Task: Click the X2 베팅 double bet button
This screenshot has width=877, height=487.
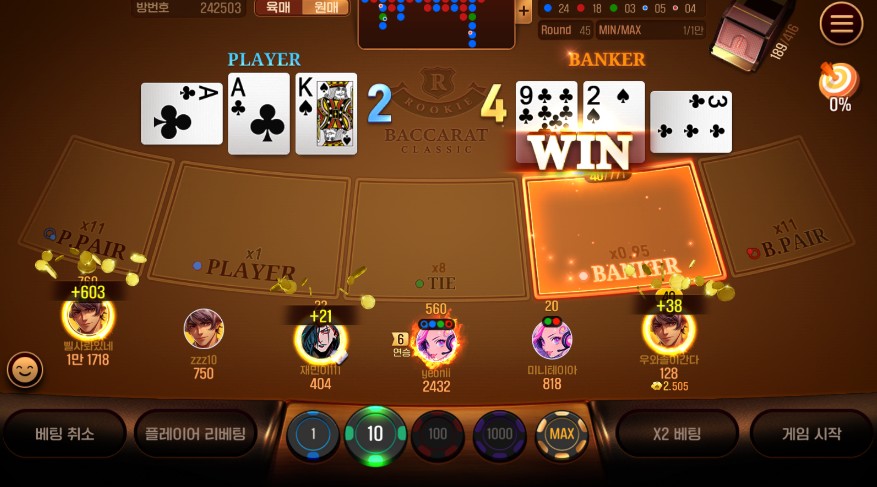Action: [676, 434]
